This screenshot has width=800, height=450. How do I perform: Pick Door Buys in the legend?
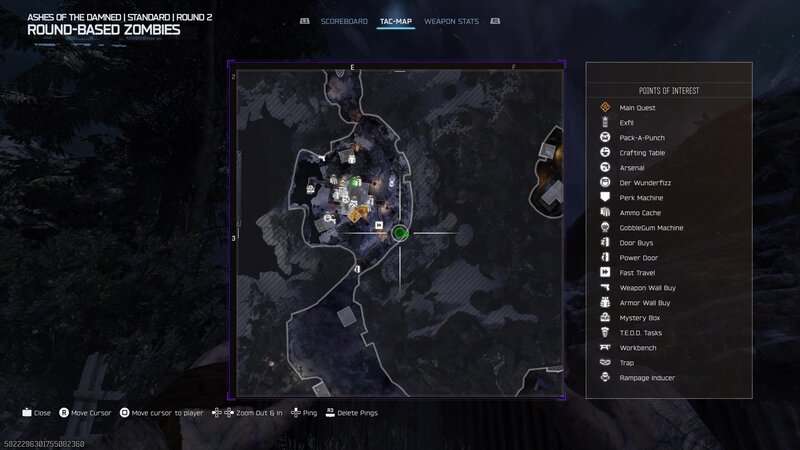tap(636, 243)
